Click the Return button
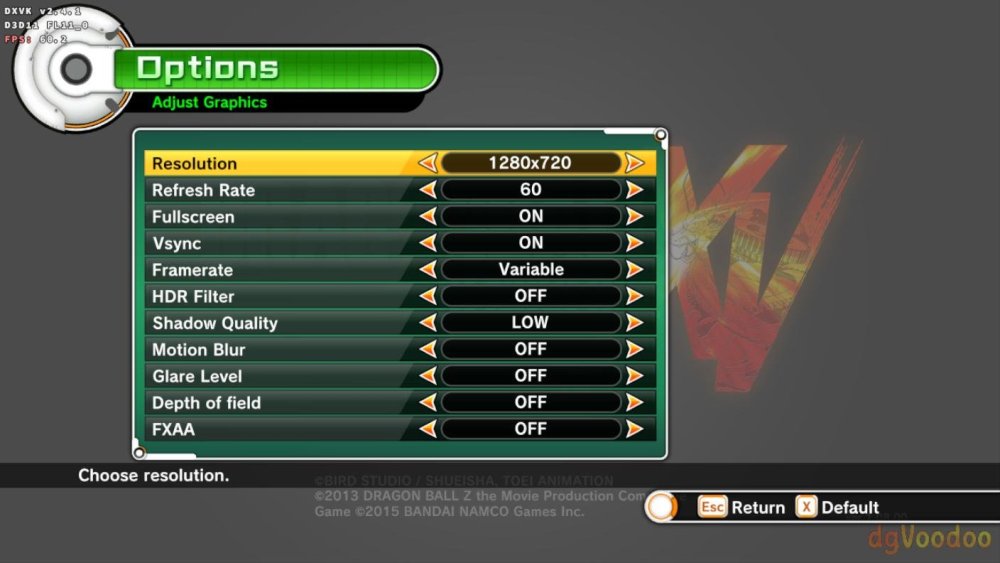Image resolution: width=1000 pixels, height=563 pixels. [x=741, y=507]
